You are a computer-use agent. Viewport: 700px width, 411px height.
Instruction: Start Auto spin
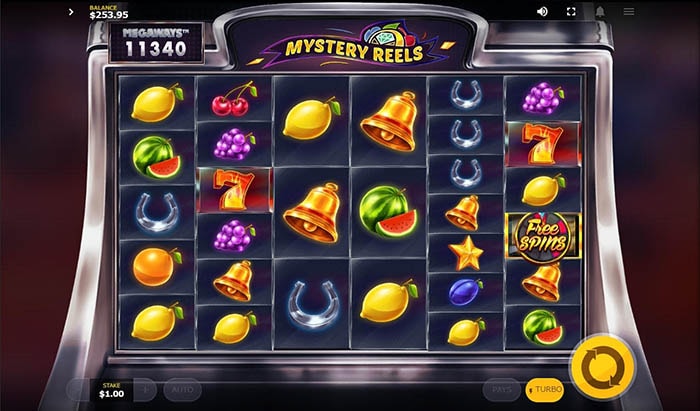tap(183, 389)
